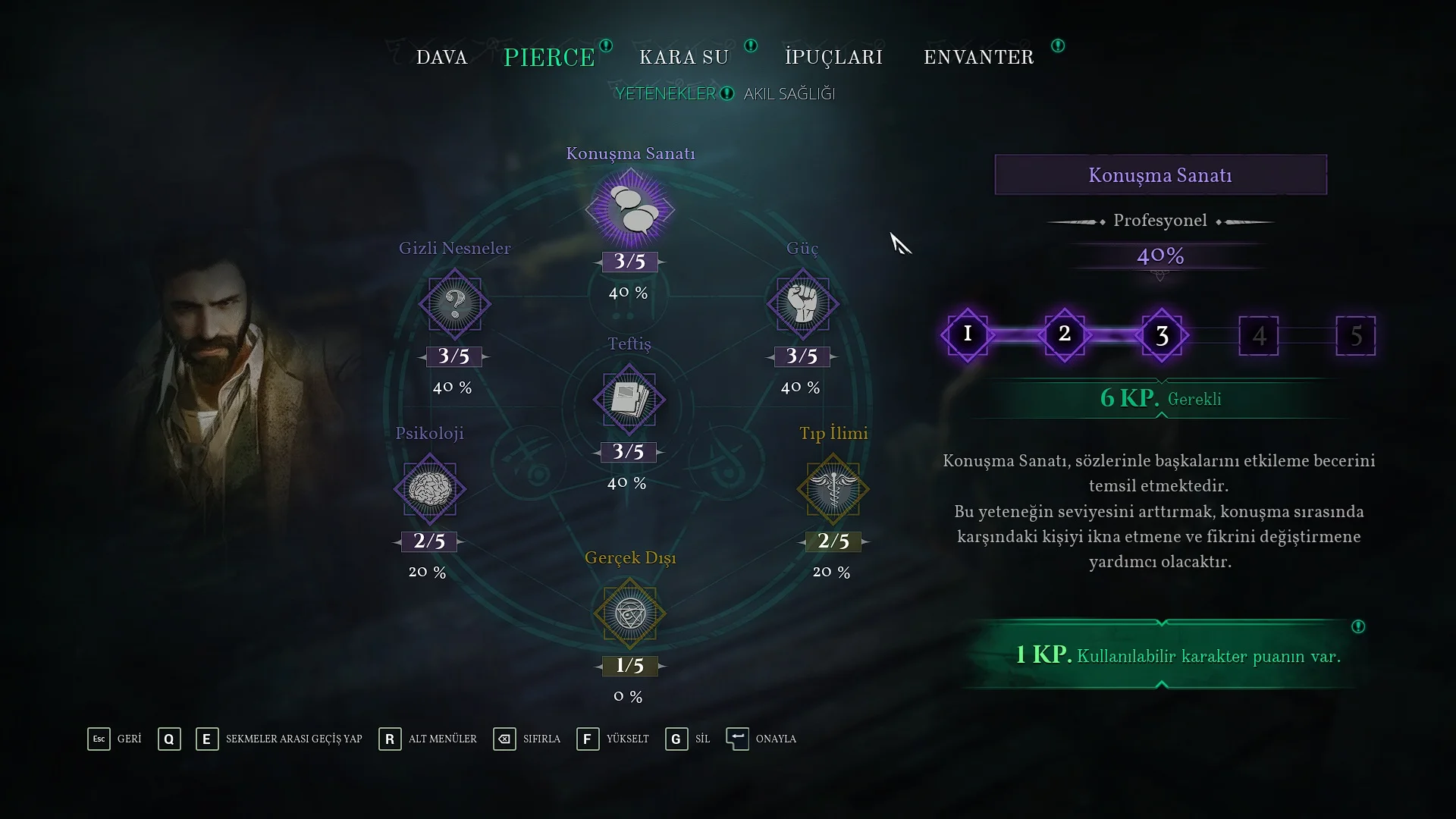Viewport: 1456px width, 819px height.
Task: Choose the Gizli Nesneler question mark skill
Action: pos(454,304)
